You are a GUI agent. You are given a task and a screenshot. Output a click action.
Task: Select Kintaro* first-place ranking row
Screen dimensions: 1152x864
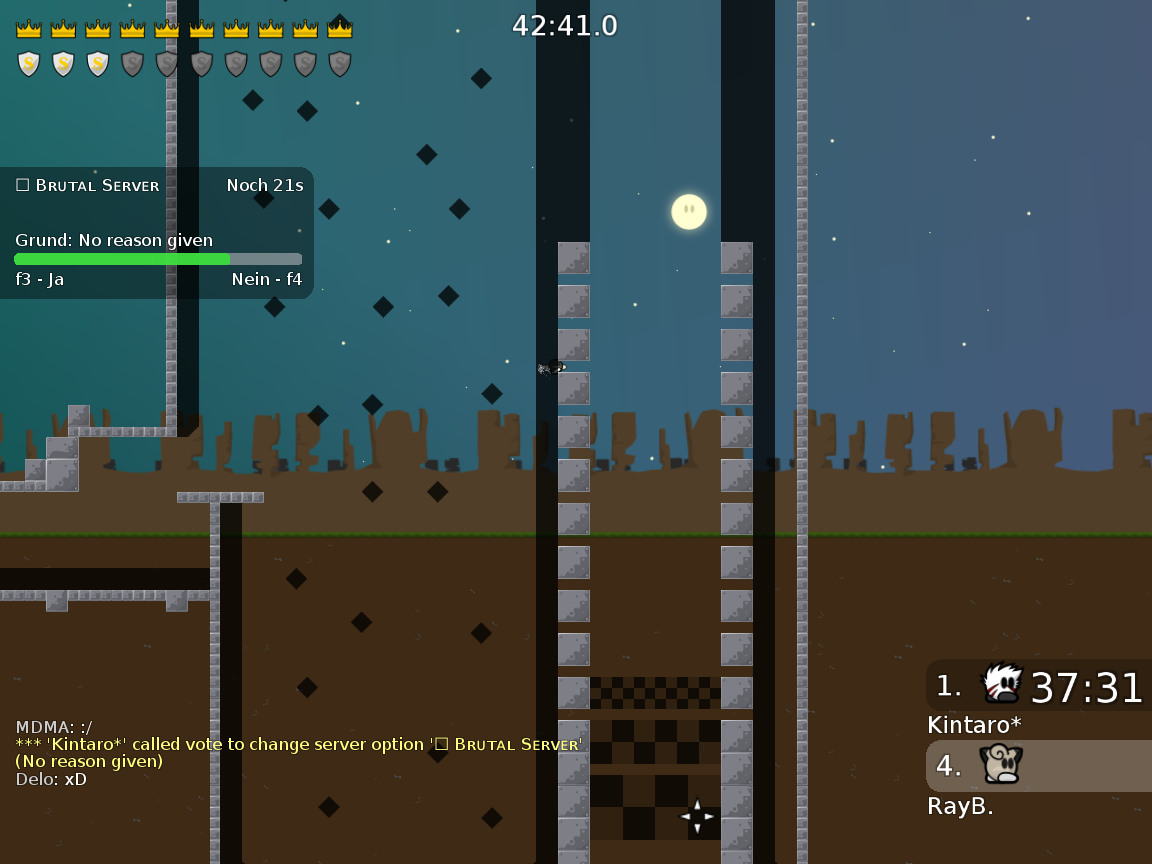point(1038,686)
